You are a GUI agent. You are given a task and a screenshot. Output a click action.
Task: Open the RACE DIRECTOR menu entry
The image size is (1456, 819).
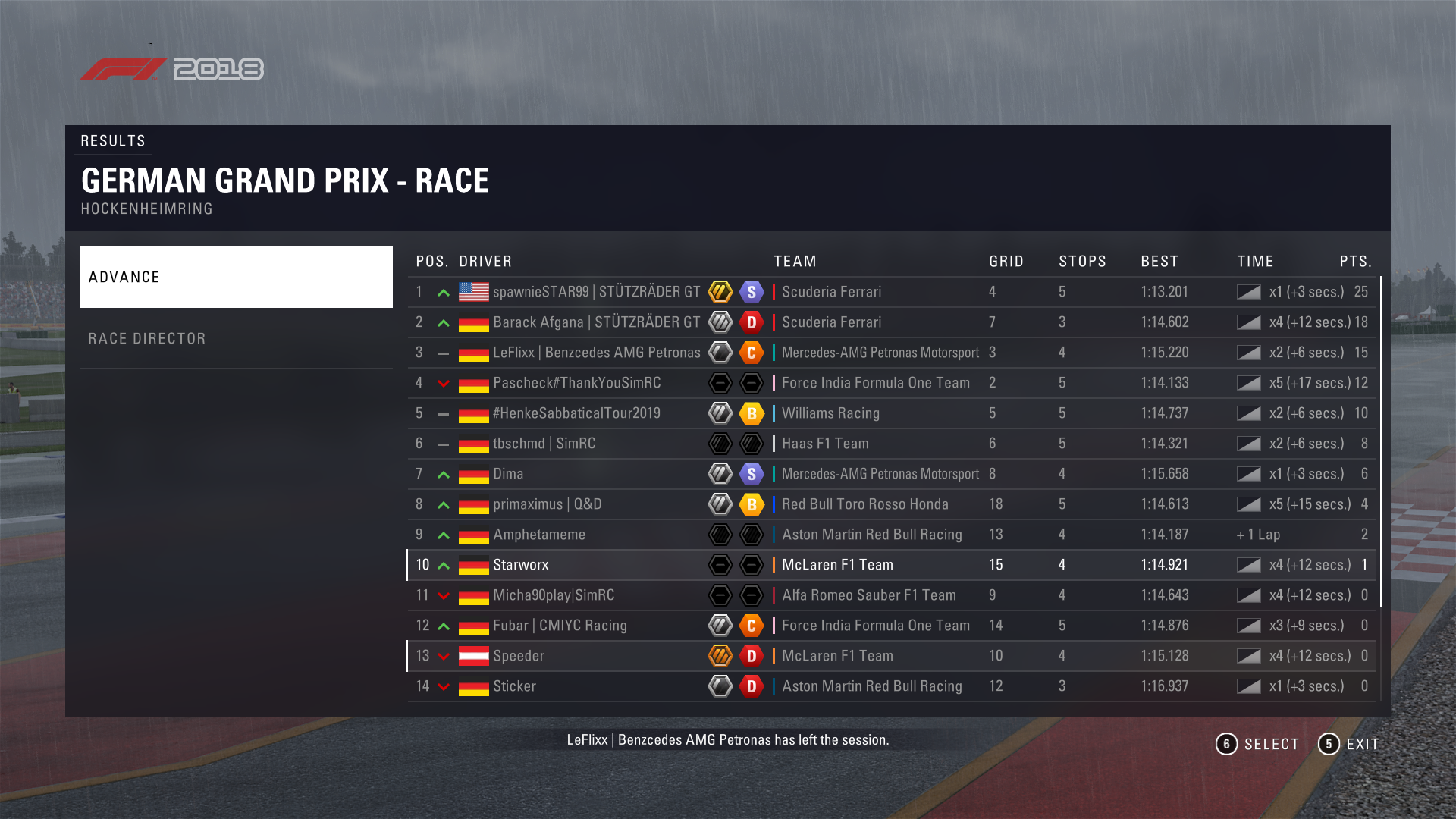[x=236, y=338]
